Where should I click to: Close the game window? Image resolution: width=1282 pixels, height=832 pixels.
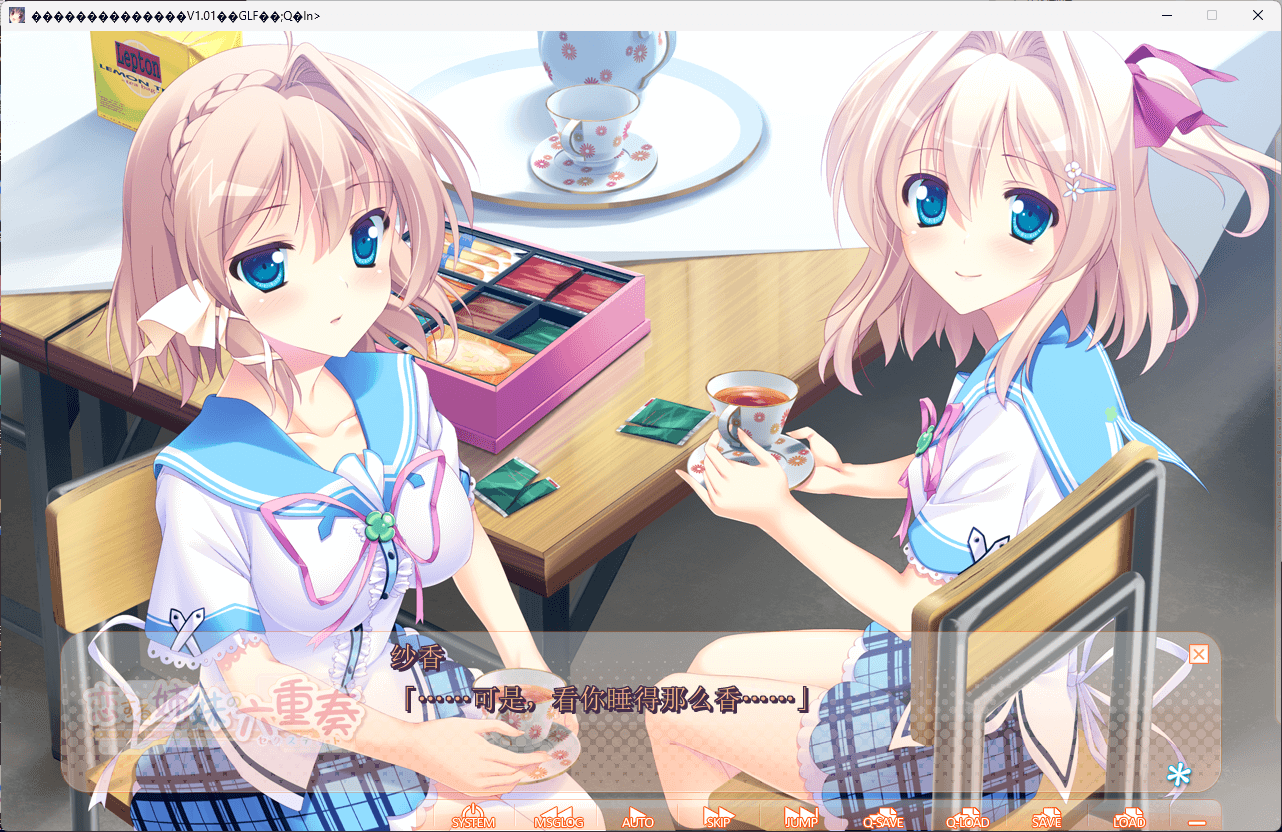[x=1257, y=15]
